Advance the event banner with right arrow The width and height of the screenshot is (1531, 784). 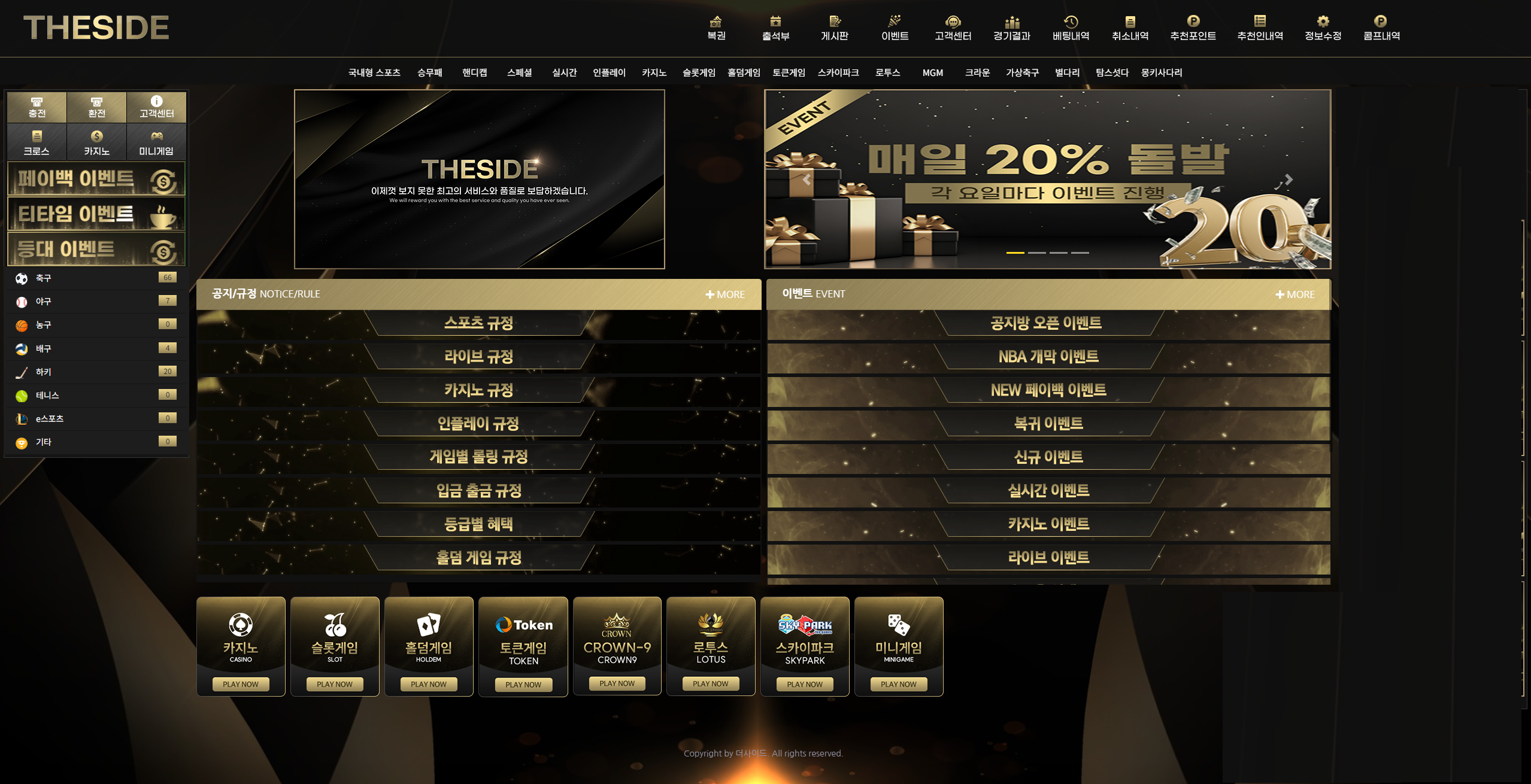[x=1289, y=180]
